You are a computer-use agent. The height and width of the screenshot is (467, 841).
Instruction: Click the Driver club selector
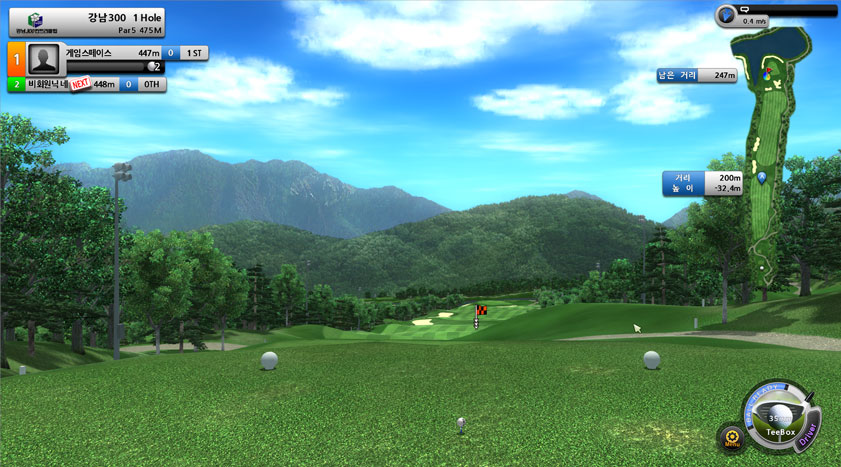pyautogui.click(x=809, y=431)
